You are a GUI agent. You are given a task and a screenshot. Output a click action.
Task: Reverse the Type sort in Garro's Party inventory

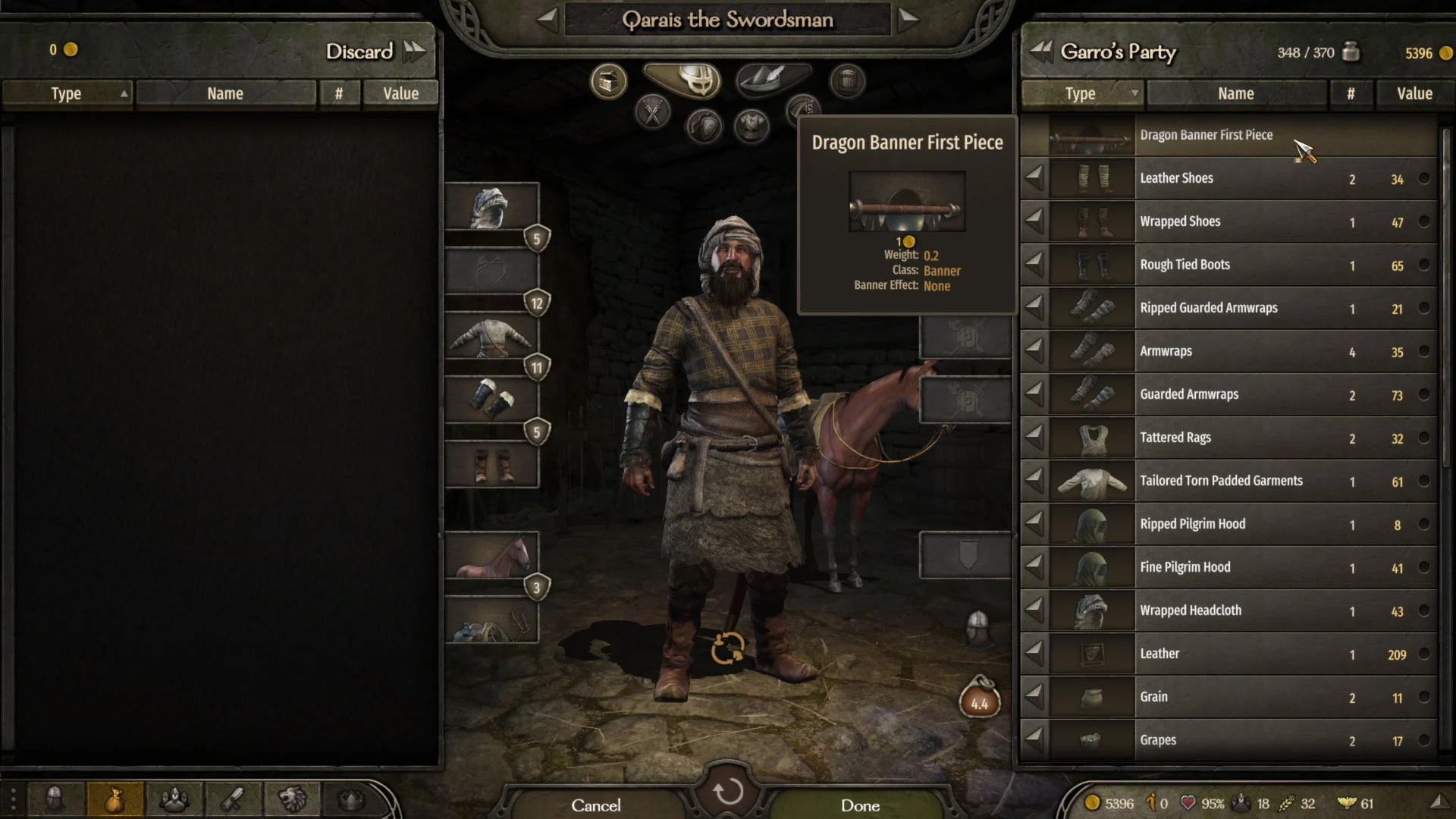(x=1081, y=93)
